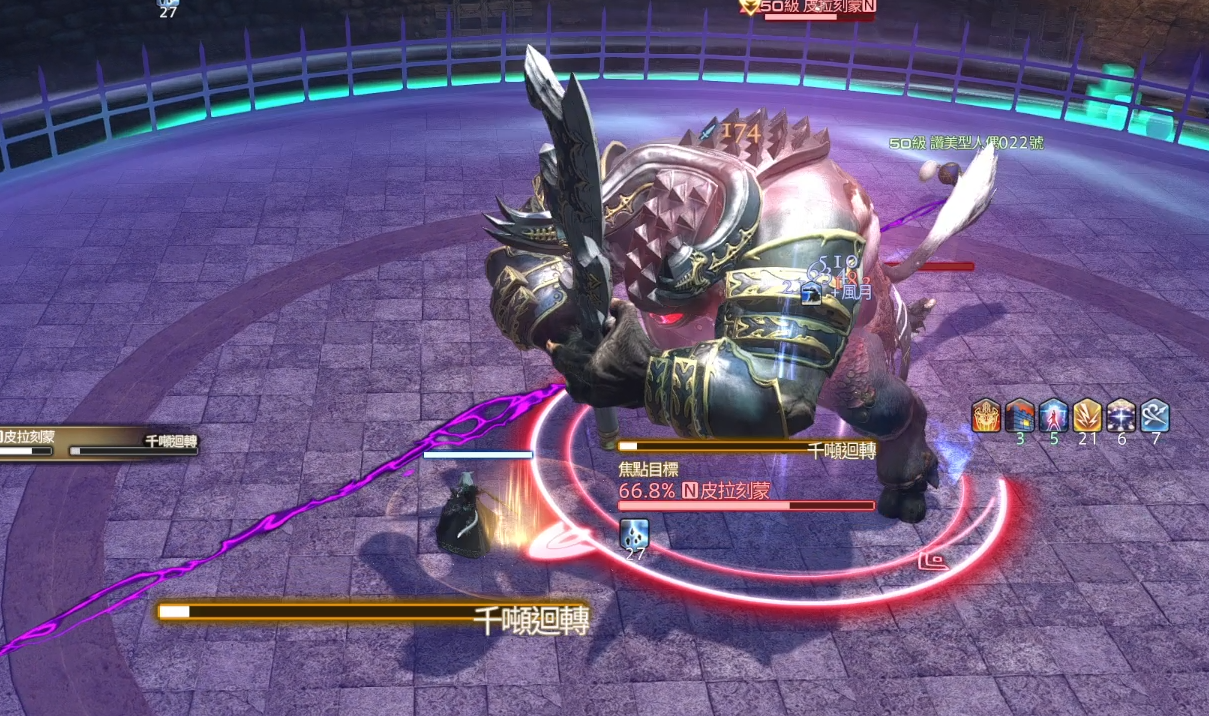Click the glowing red figure buff icon

click(x=1054, y=415)
